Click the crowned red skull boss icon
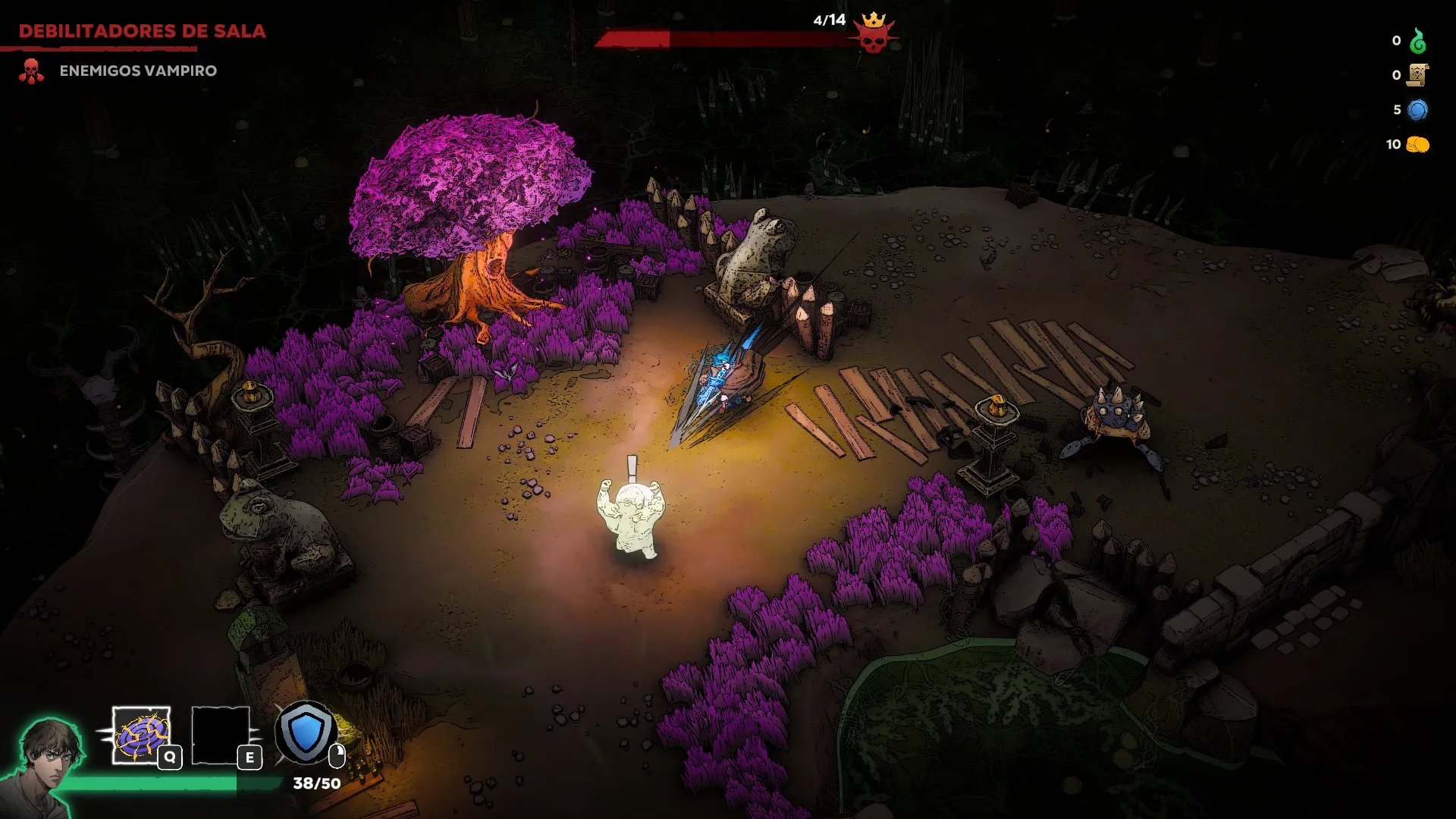This screenshot has width=1456, height=819. [x=874, y=33]
